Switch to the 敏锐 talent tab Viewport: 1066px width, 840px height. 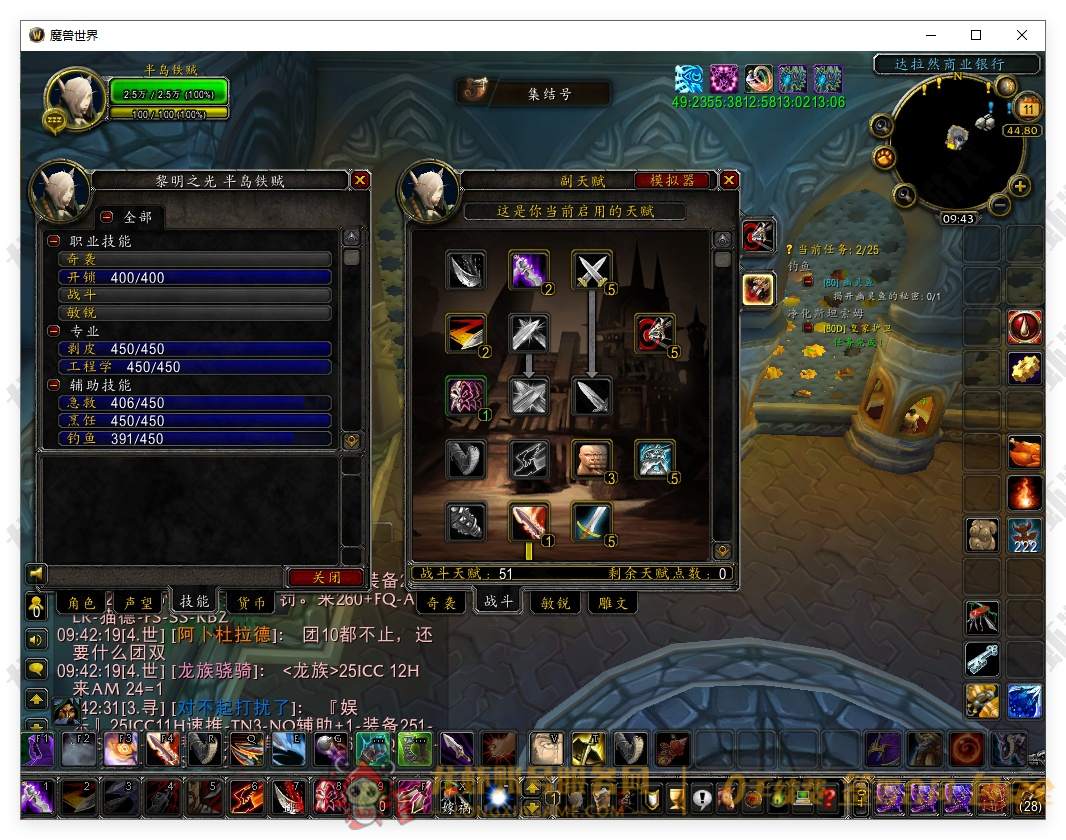[556, 602]
